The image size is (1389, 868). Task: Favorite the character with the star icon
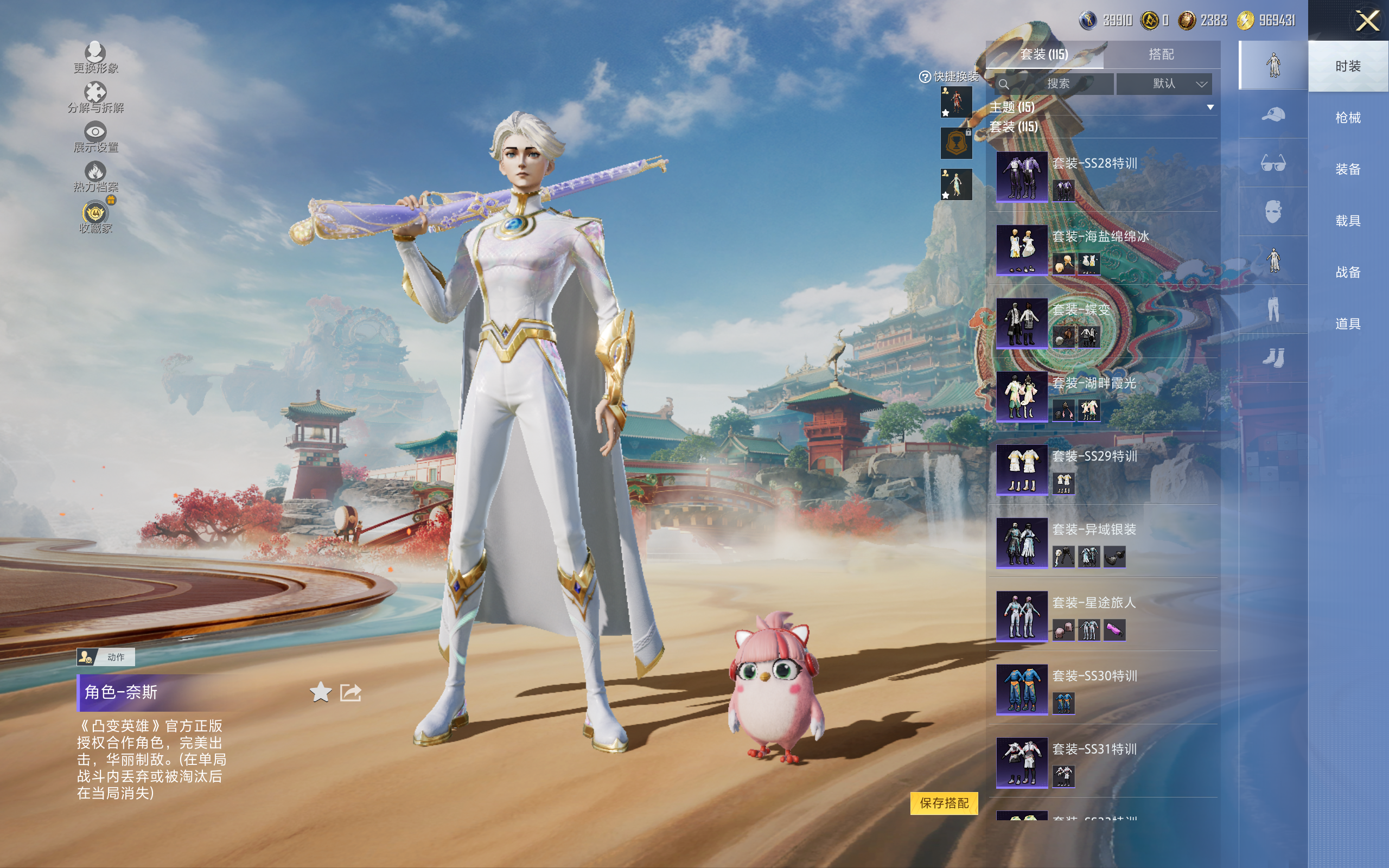coord(320,692)
